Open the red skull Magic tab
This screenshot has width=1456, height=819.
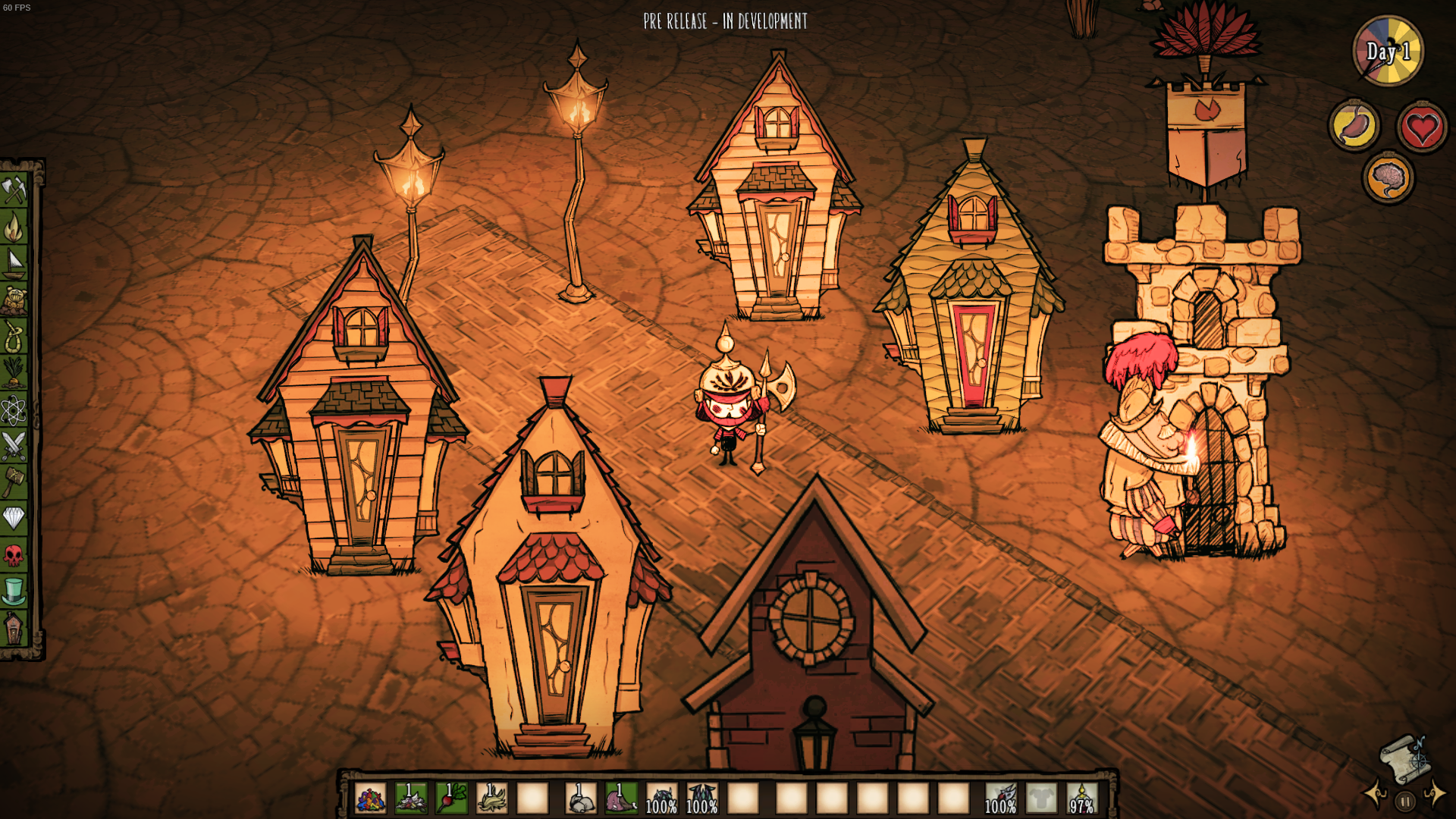pyautogui.click(x=14, y=555)
